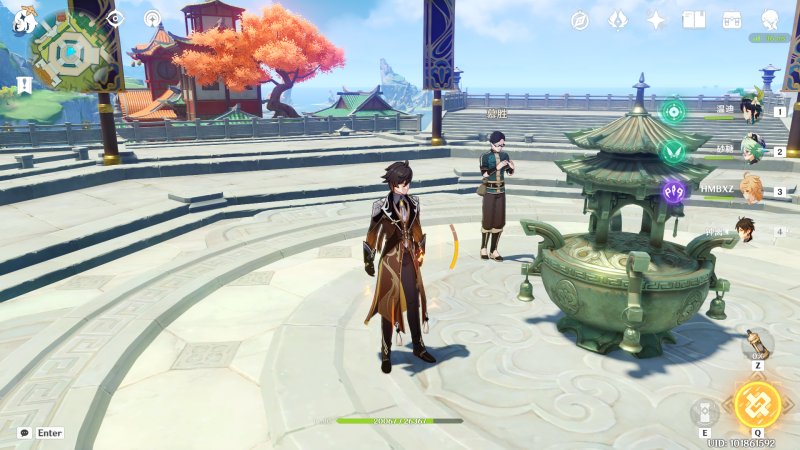The image size is (800, 450).
Task: Unleash the glowing golden Elemental Burst
Action: click(x=757, y=404)
